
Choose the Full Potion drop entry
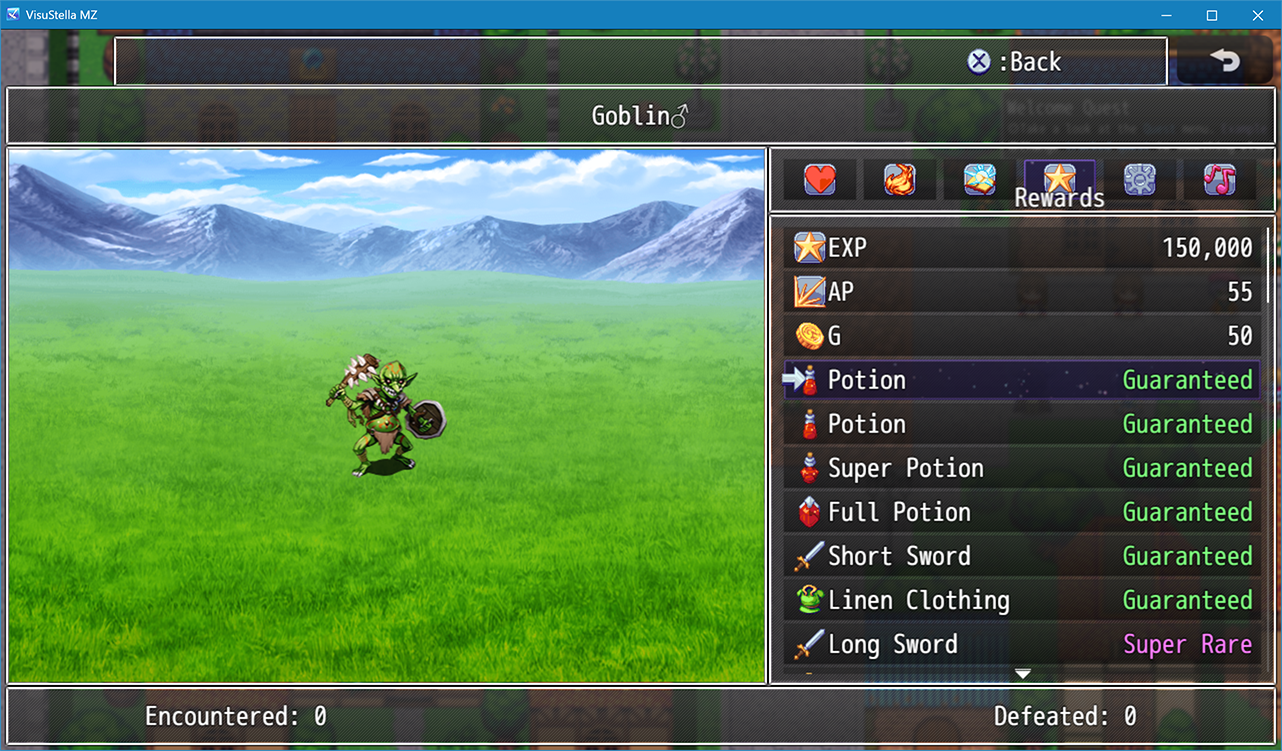click(1022, 512)
